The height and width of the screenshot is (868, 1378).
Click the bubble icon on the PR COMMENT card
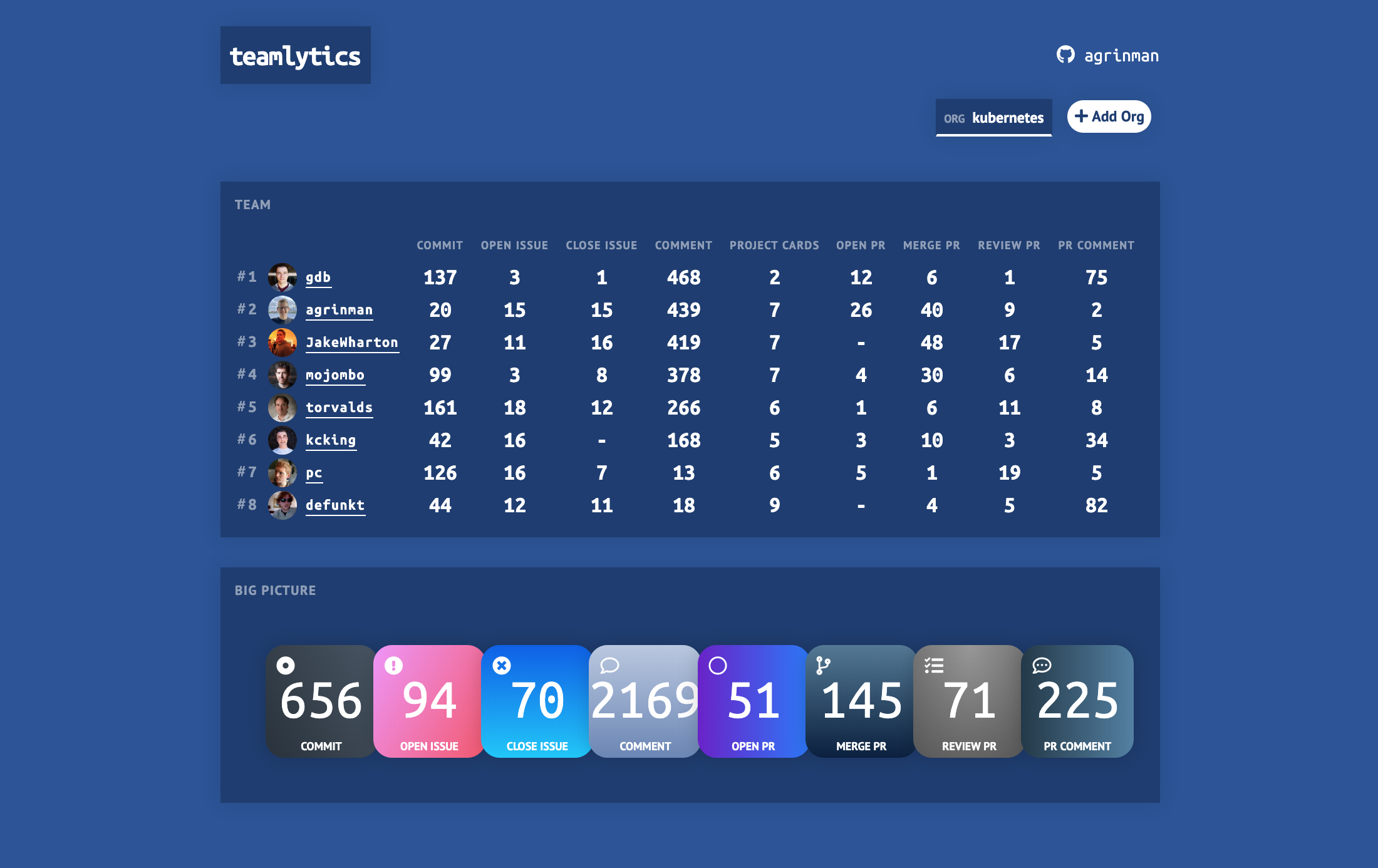click(x=1041, y=667)
